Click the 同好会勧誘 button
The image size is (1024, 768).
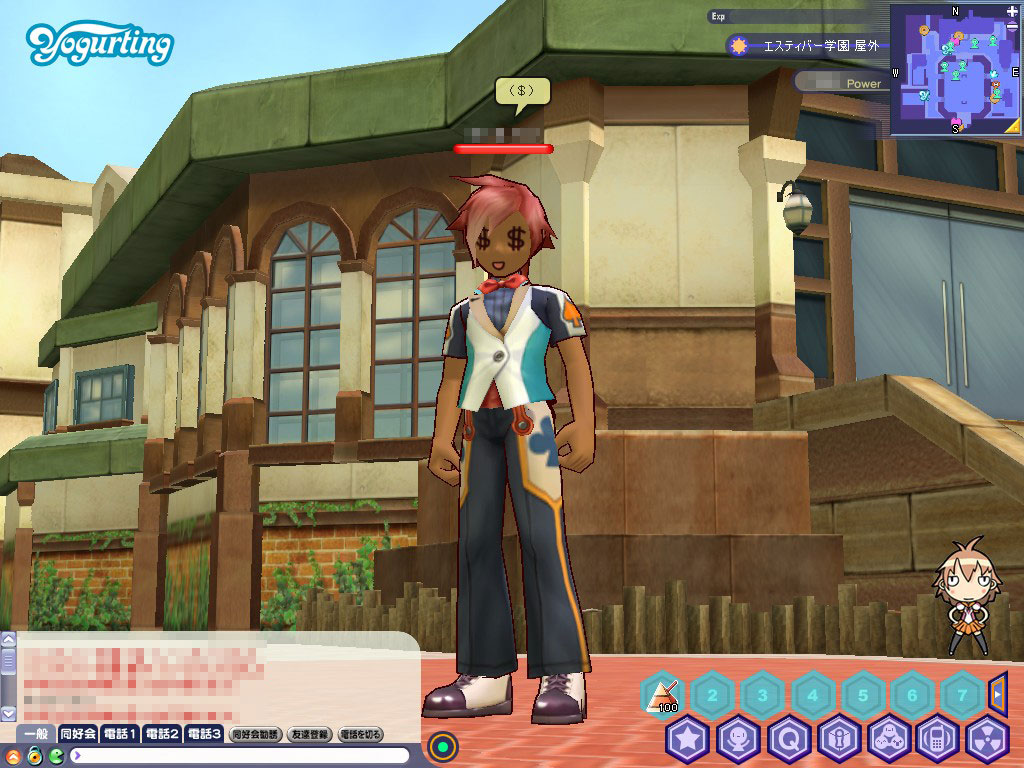click(x=255, y=734)
